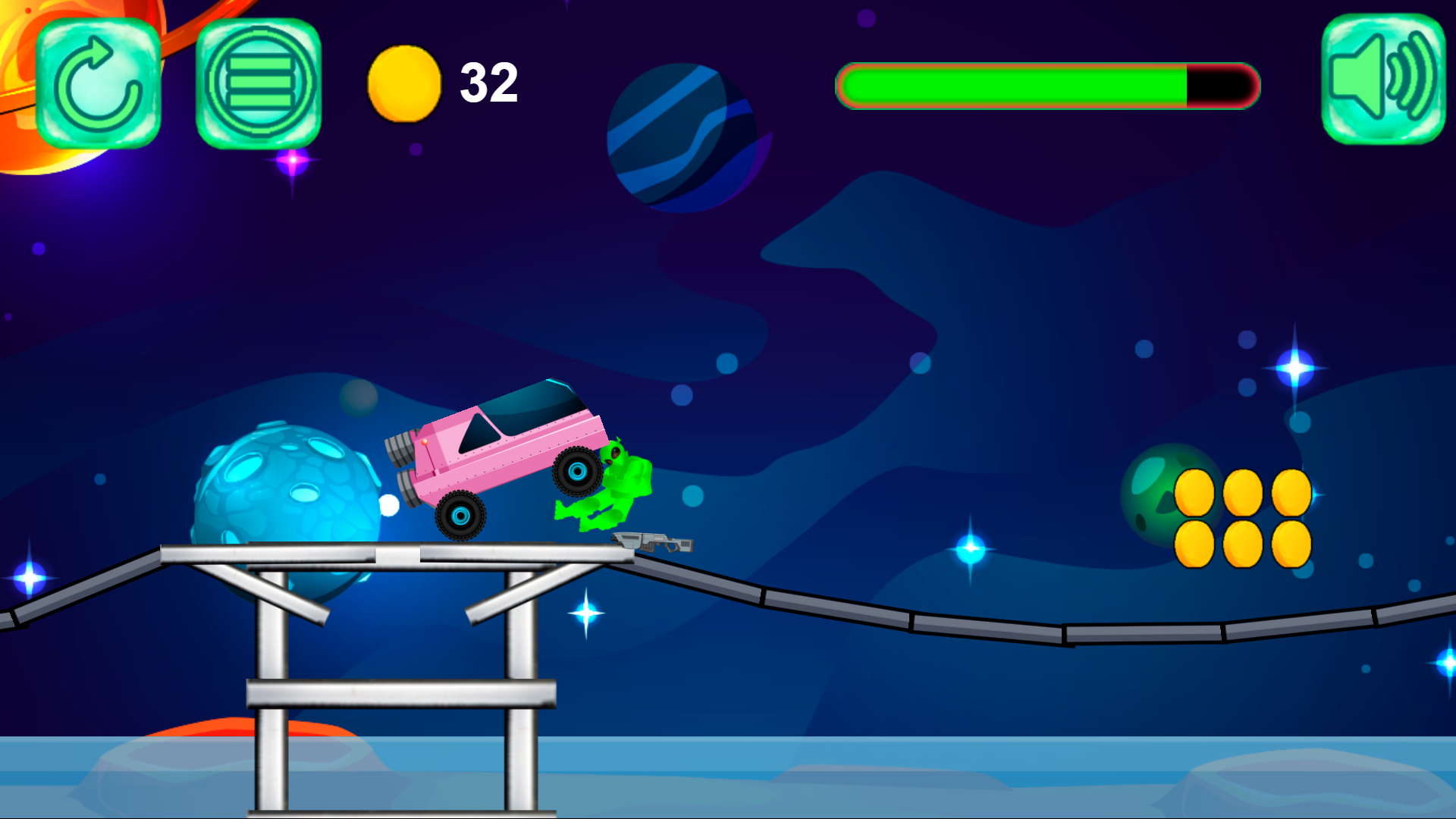Collect a coin from the coin cluster

[x=1196, y=492]
